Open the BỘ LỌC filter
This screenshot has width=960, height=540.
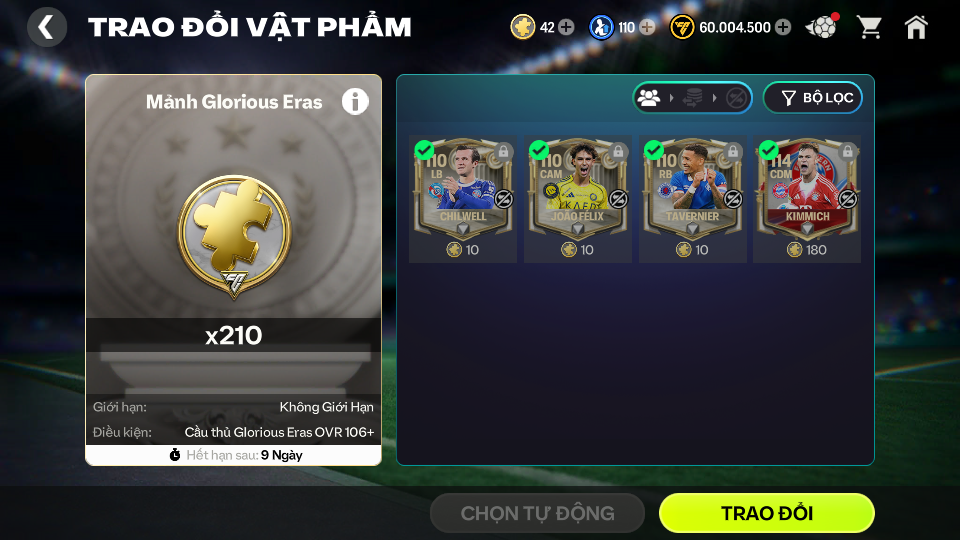coord(812,98)
